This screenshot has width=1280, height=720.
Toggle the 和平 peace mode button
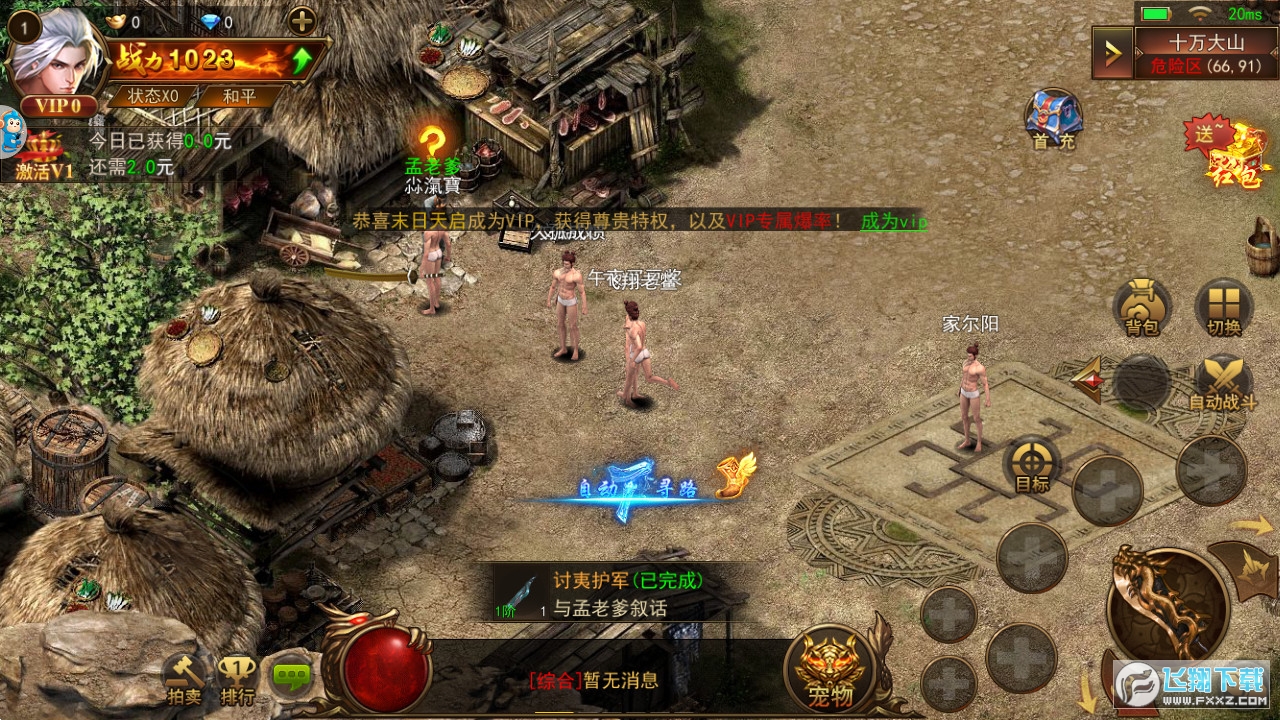238,96
